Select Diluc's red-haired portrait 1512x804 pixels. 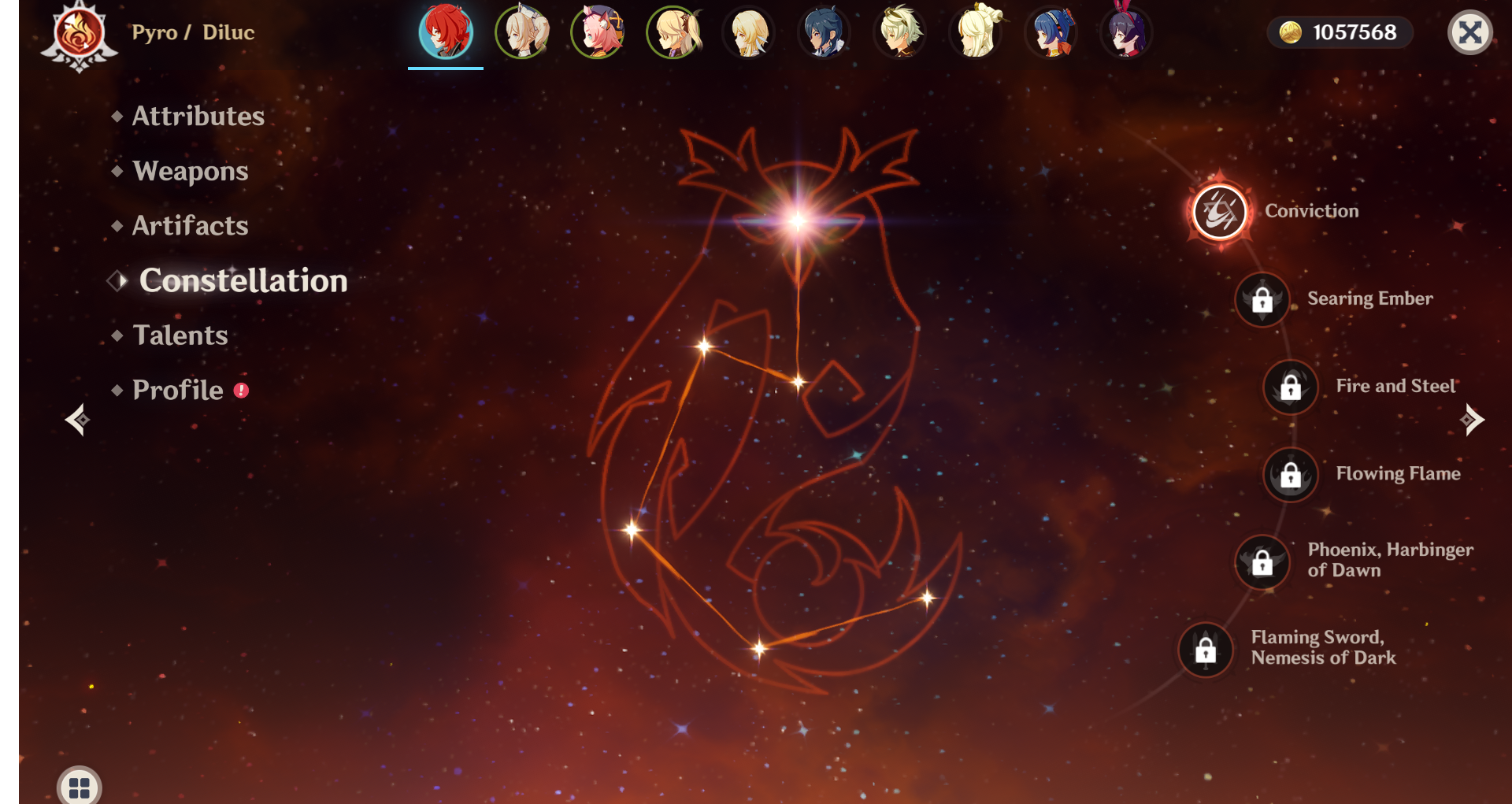coord(446,33)
